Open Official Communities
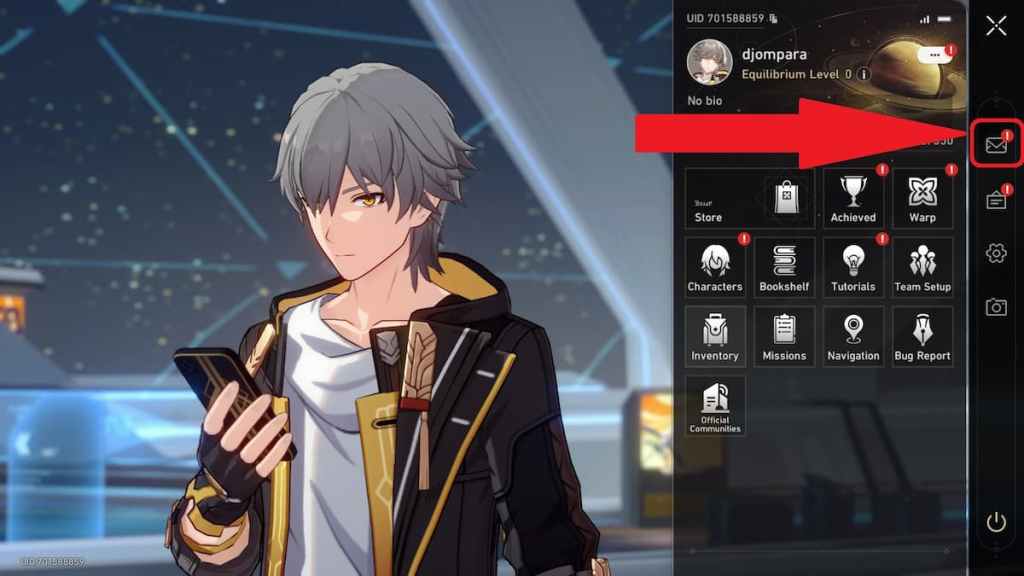 click(x=715, y=406)
